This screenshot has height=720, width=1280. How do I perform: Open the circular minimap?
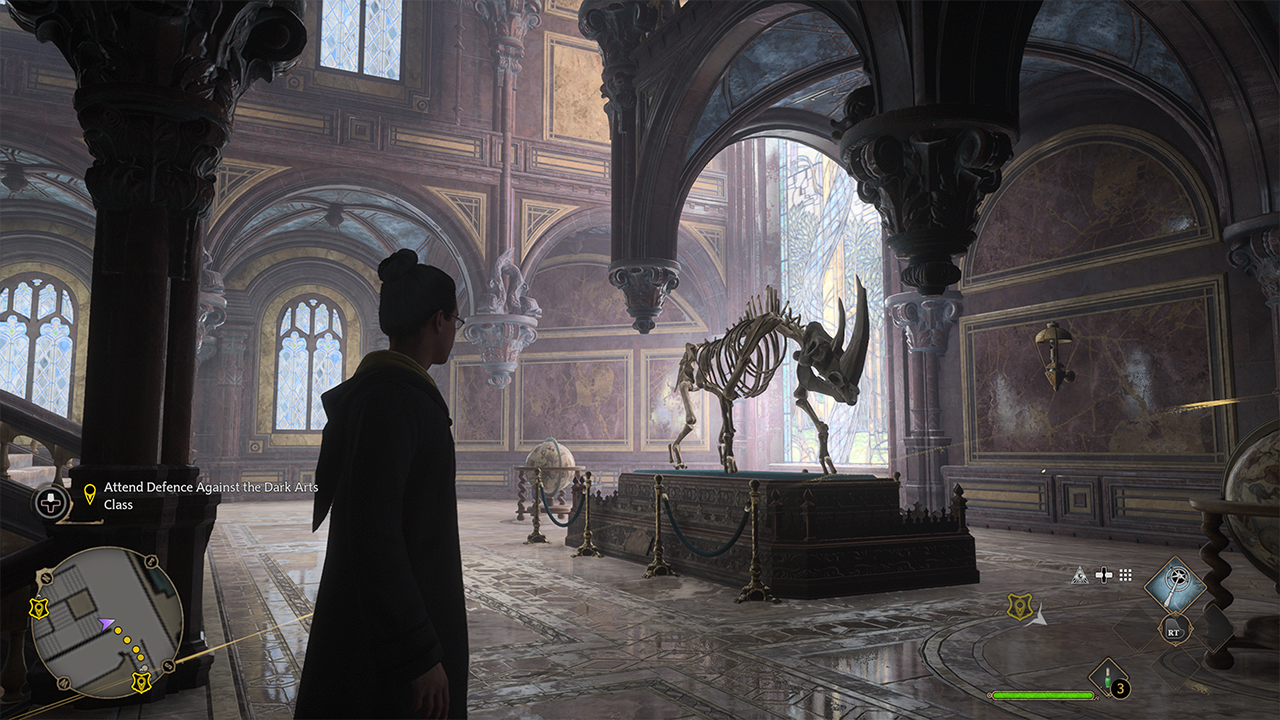pyautogui.click(x=107, y=622)
